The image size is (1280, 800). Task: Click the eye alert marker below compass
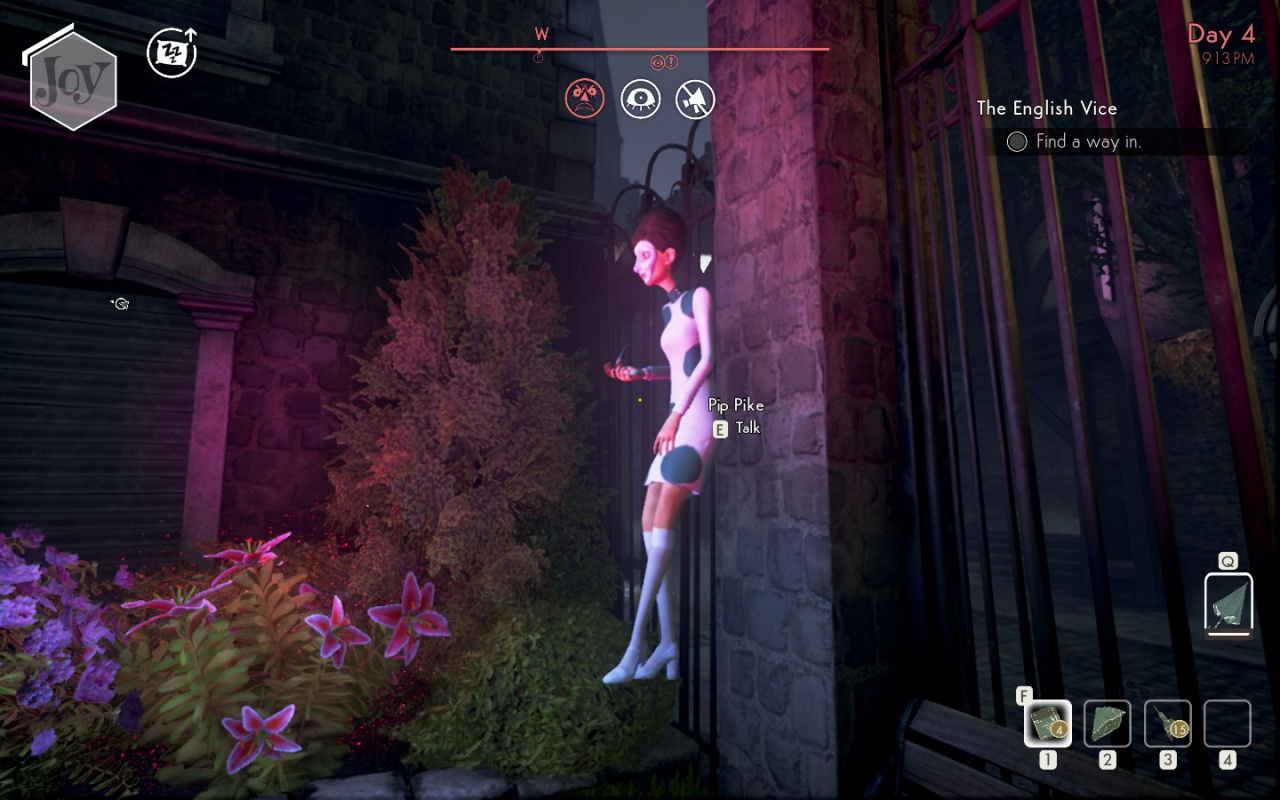point(659,62)
